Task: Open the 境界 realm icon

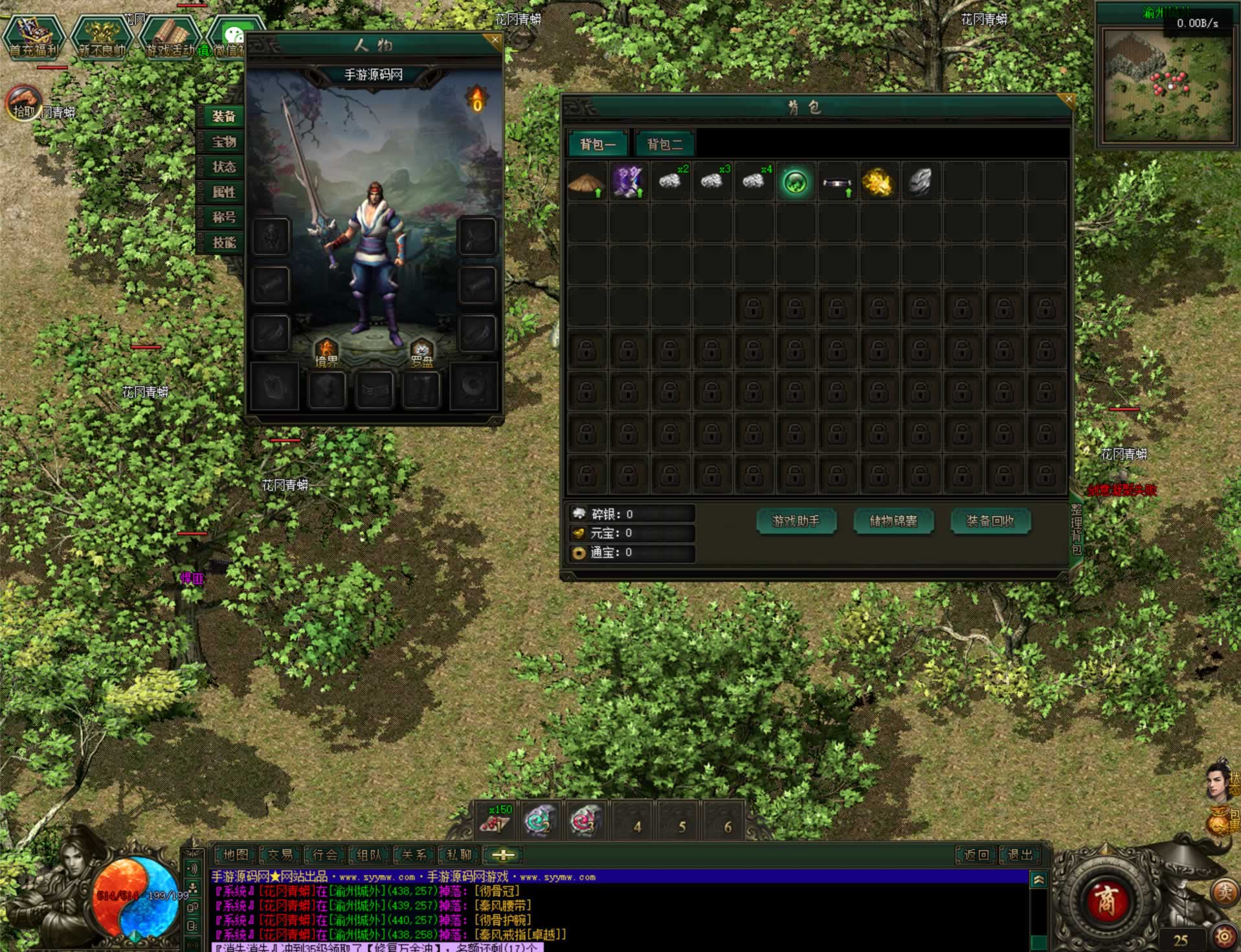Action: coord(326,353)
